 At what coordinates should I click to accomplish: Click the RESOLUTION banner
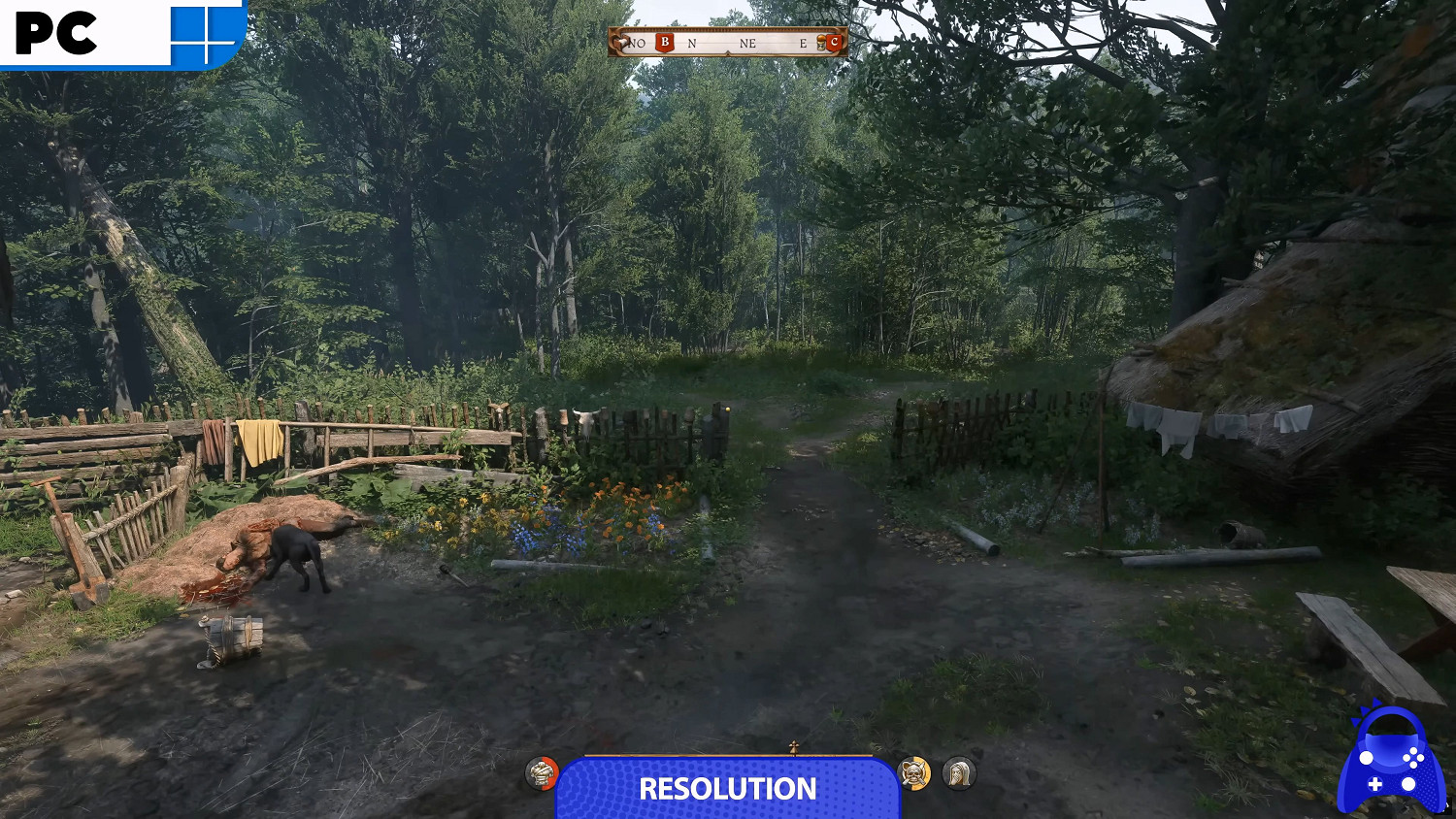728,789
